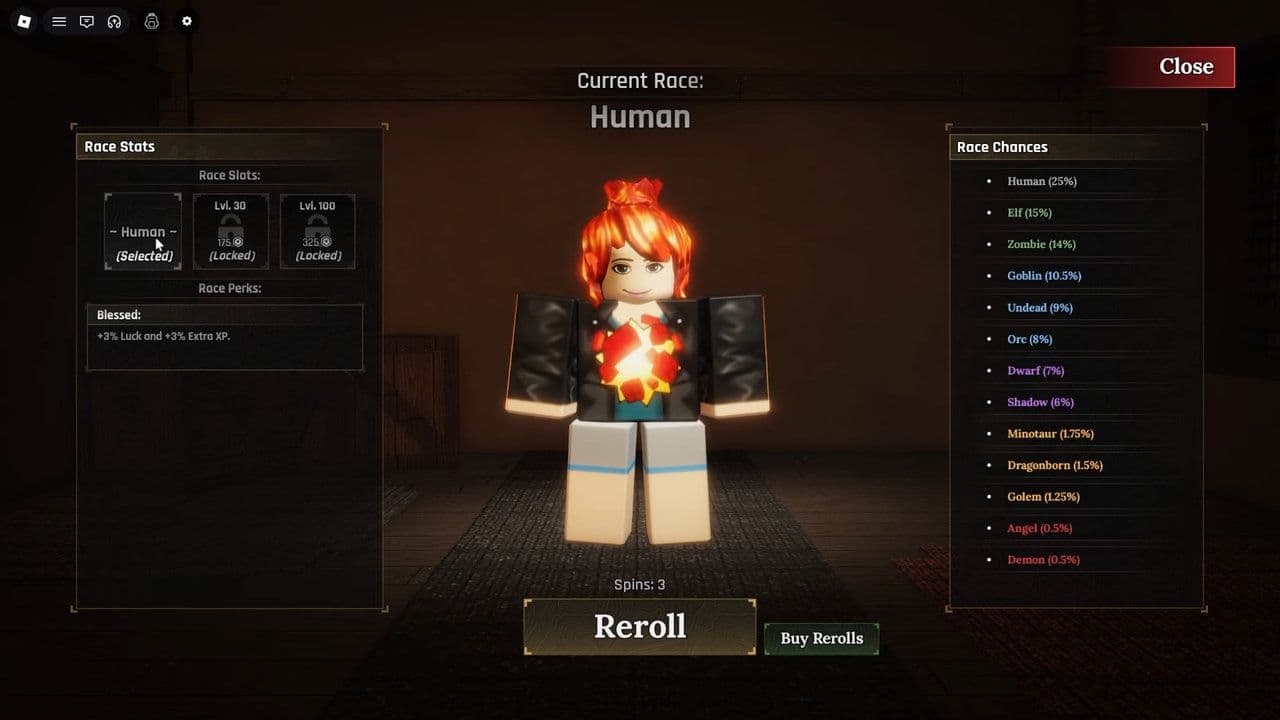Close the race selection screen
Viewport: 1280px width, 720px height.
coord(1185,67)
